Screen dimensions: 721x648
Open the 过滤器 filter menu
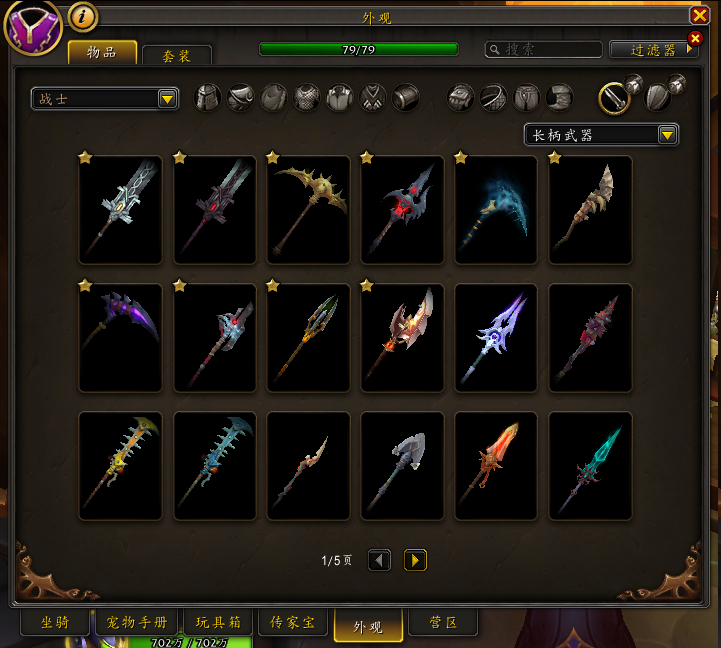pos(654,49)
